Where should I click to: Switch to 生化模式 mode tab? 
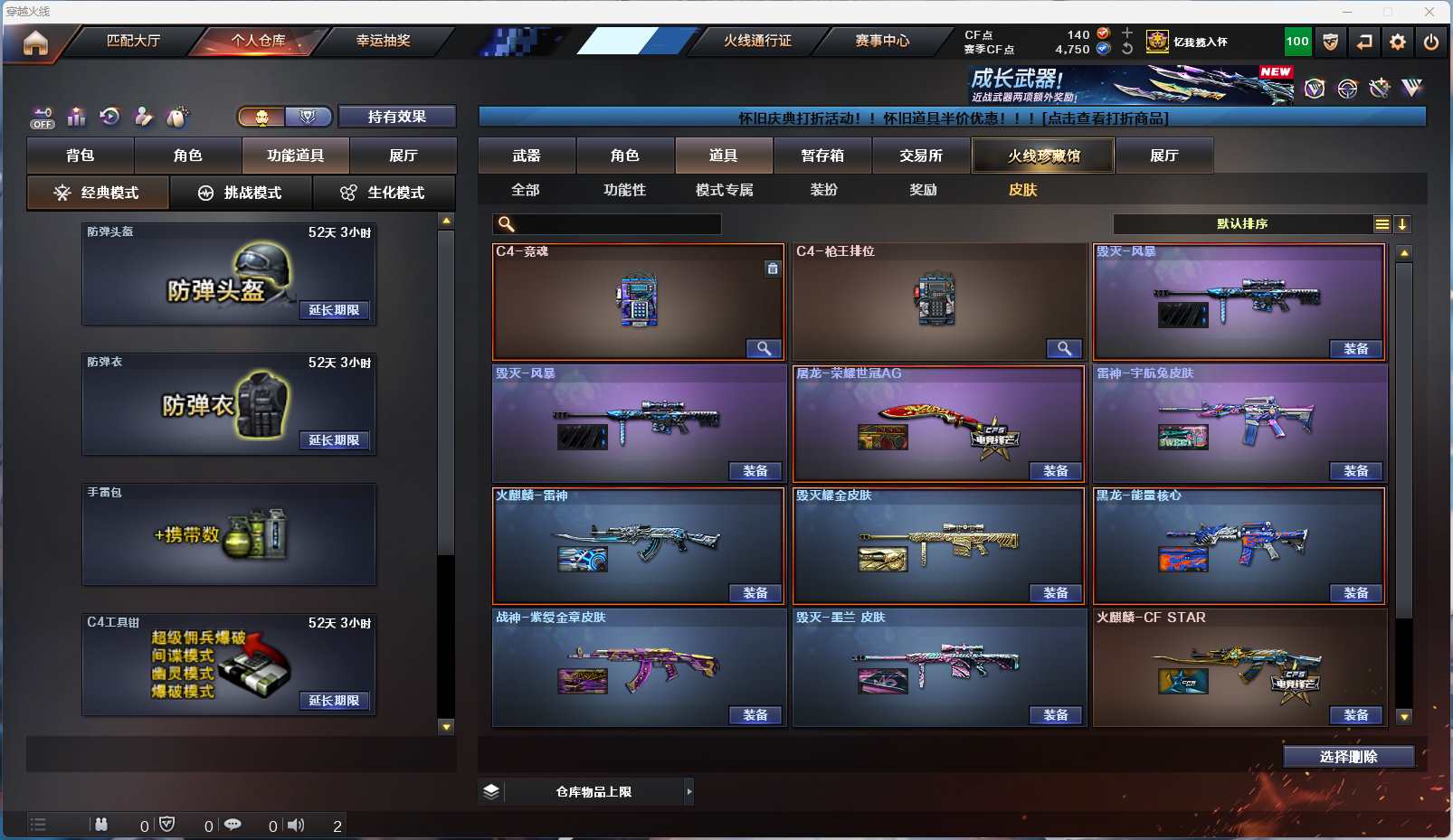coord(385,193)
